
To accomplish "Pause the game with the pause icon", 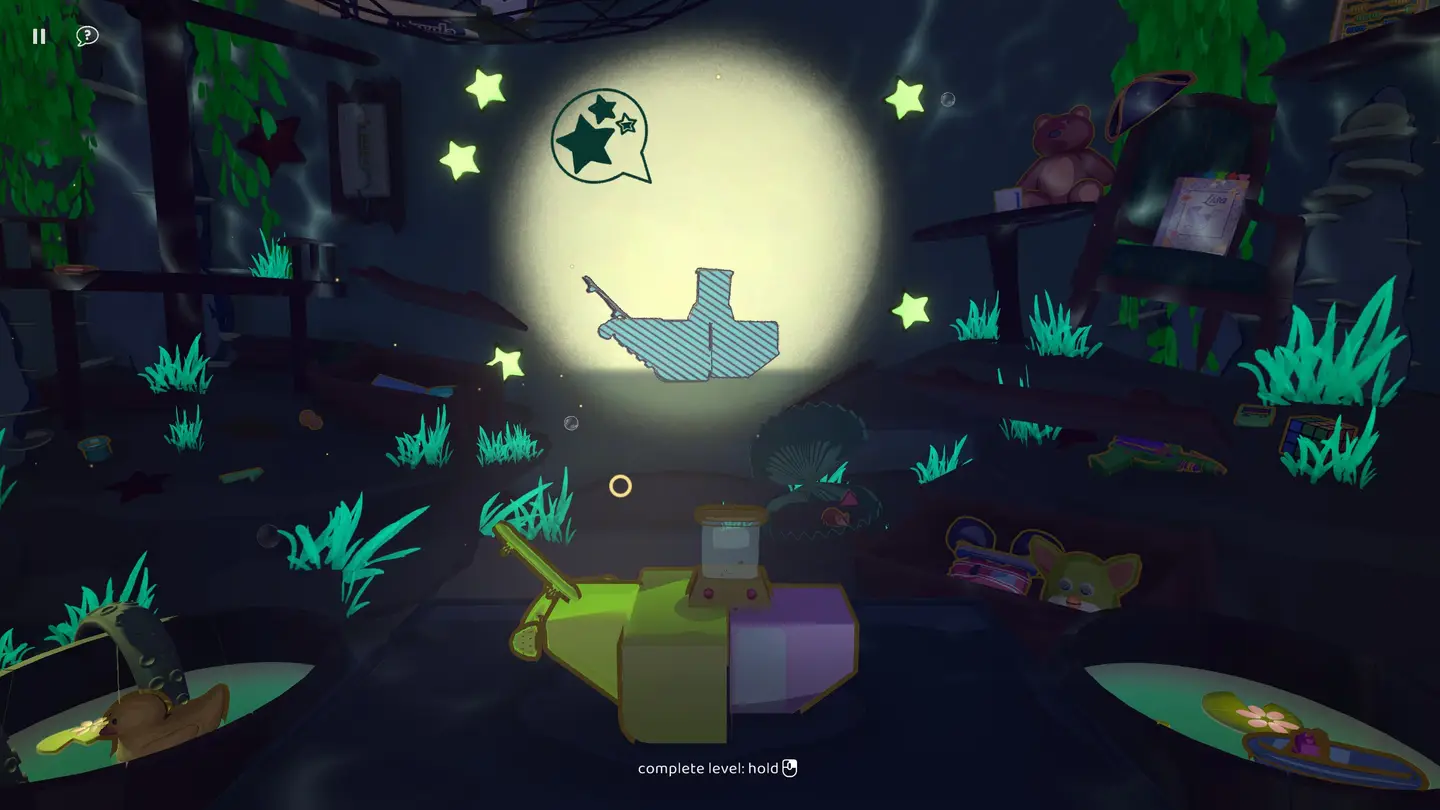I will [x=39, y=36].
